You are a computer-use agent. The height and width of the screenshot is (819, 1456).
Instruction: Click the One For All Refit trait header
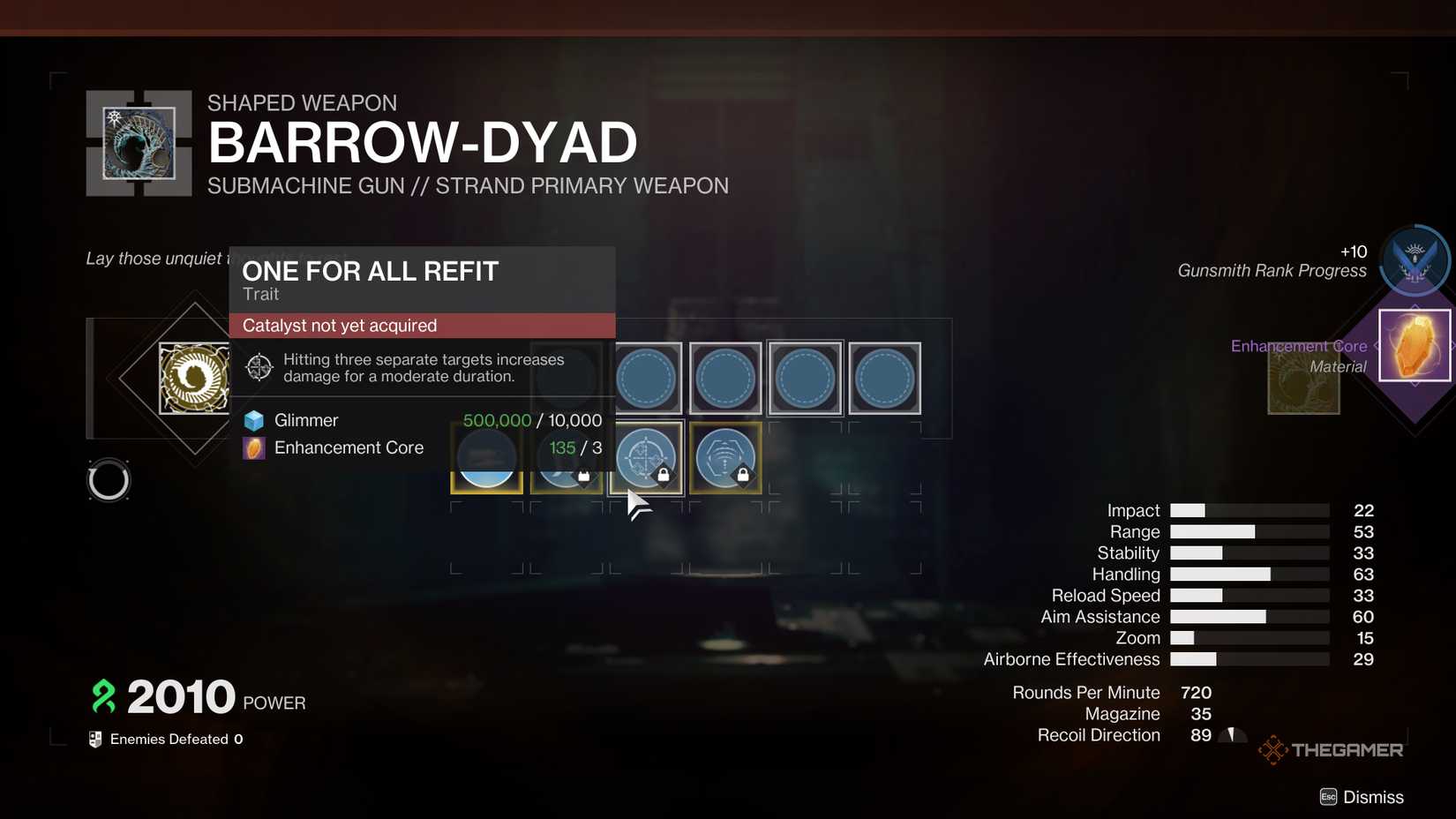pyautogui.click(x=370, y=271)
